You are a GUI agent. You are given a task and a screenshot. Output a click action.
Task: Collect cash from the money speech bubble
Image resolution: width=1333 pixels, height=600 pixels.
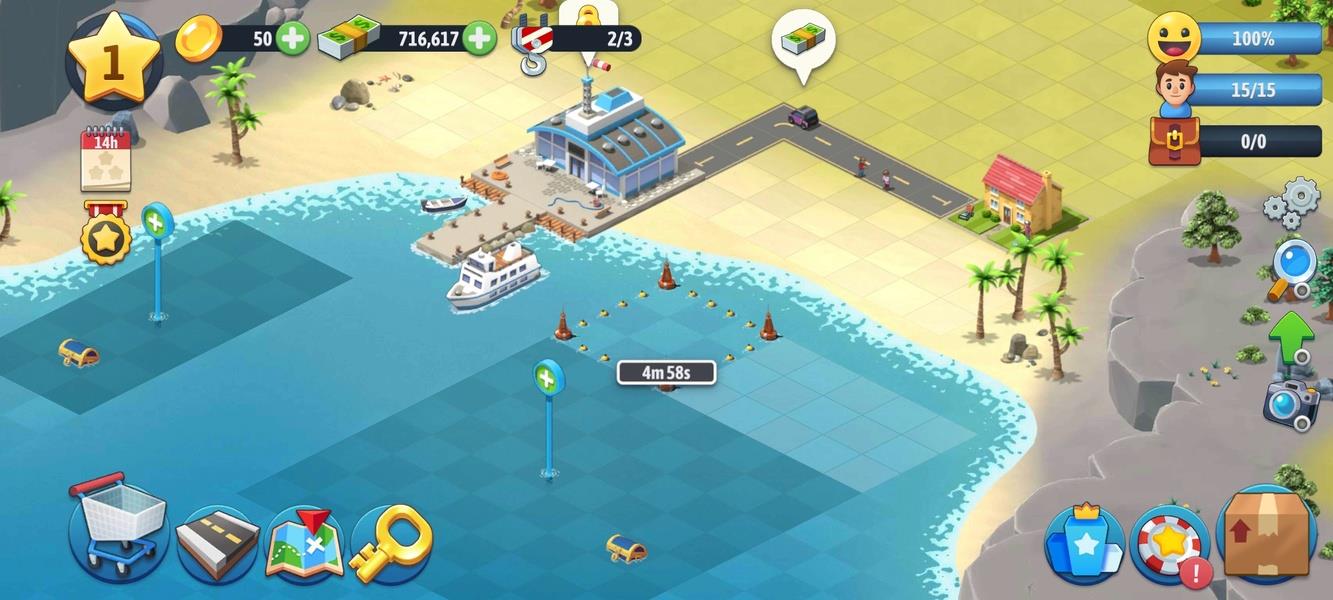coord(802,41)
